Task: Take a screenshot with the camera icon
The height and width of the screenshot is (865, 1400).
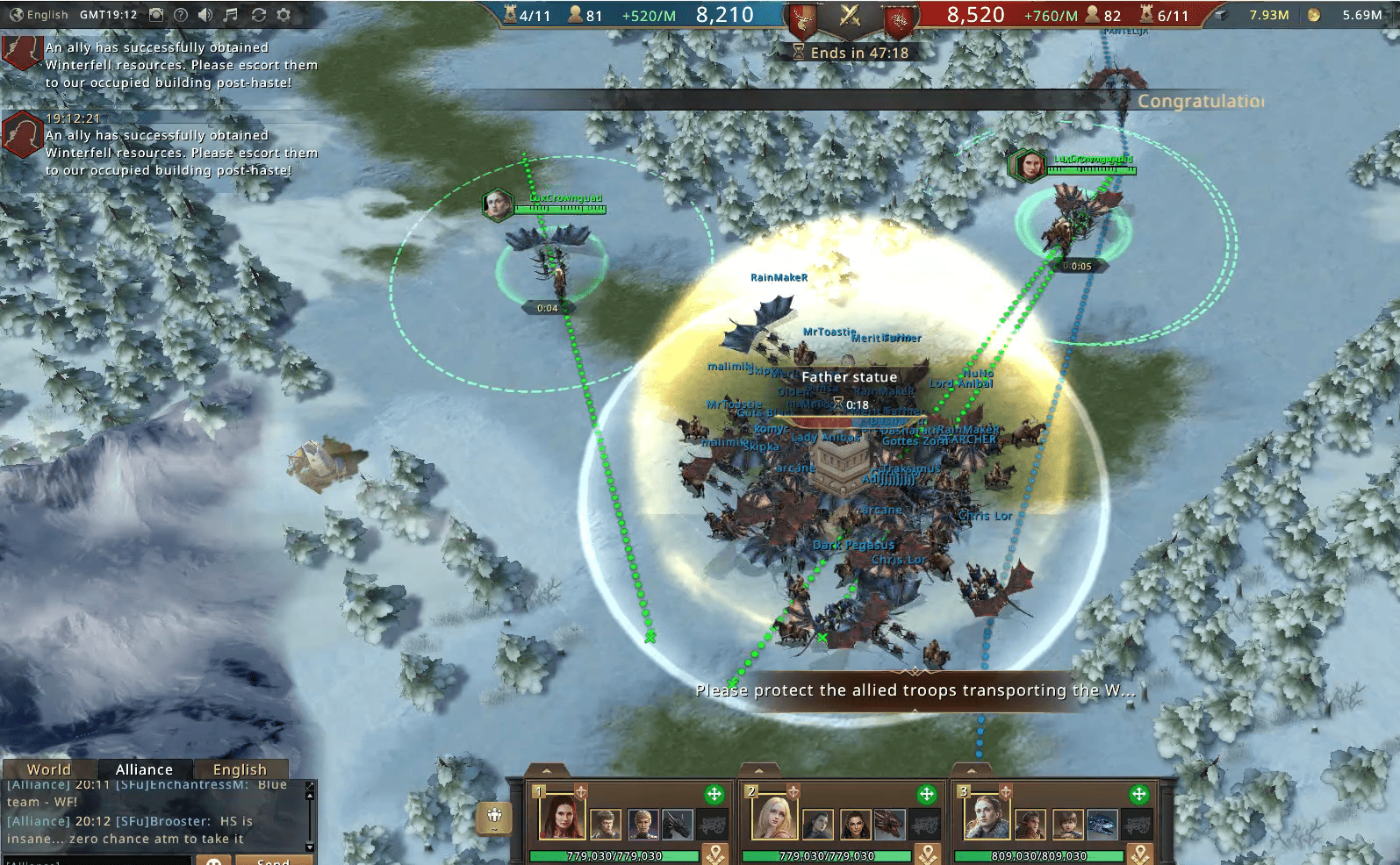Action: [156, 15]
